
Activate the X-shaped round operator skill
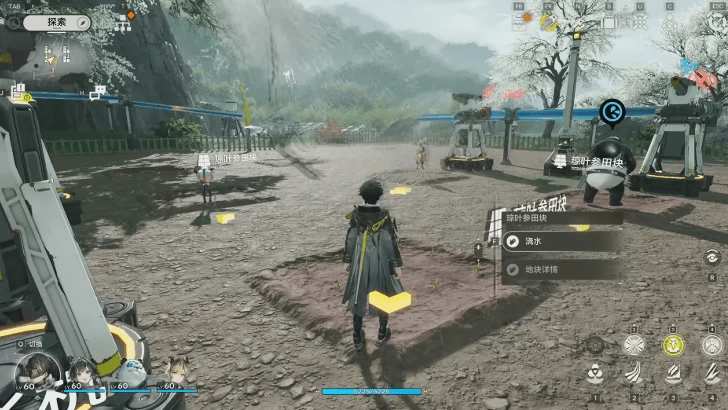(x=634, y=344)
